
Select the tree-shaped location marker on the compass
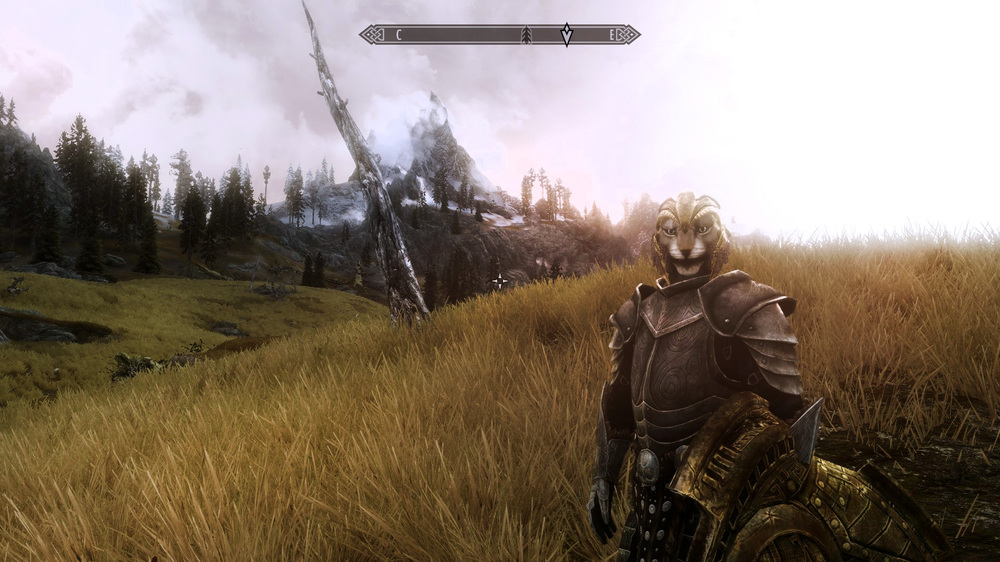(x=526, y=35)
